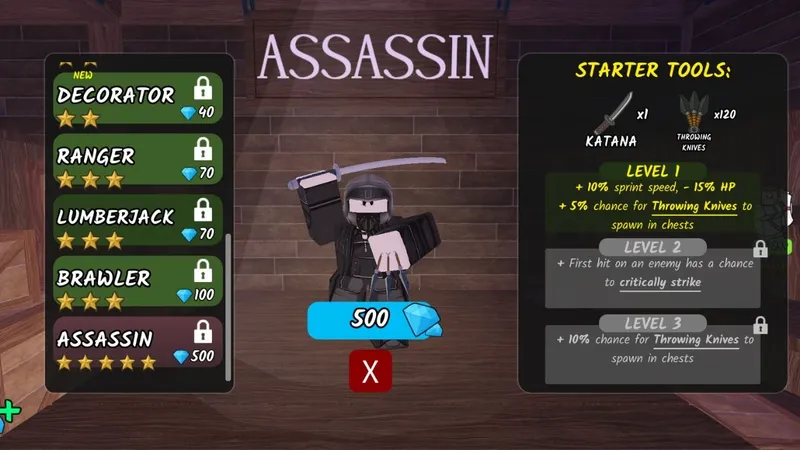View the Level 1 perk panel
The image size is (800, 450).
652,200
